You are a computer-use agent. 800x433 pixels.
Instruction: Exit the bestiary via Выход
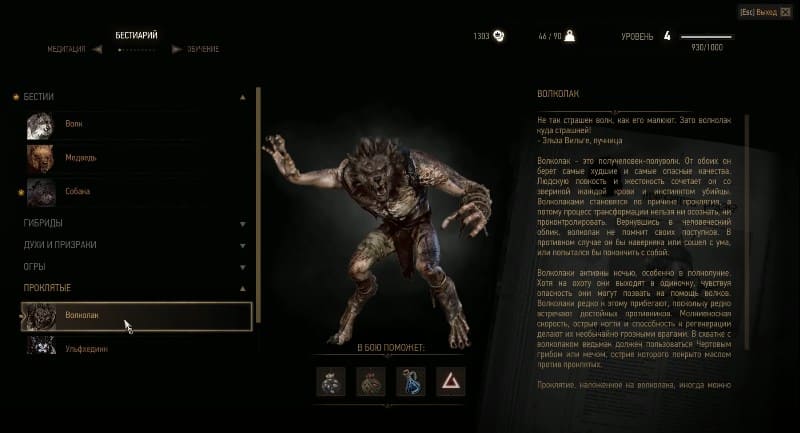758,12
